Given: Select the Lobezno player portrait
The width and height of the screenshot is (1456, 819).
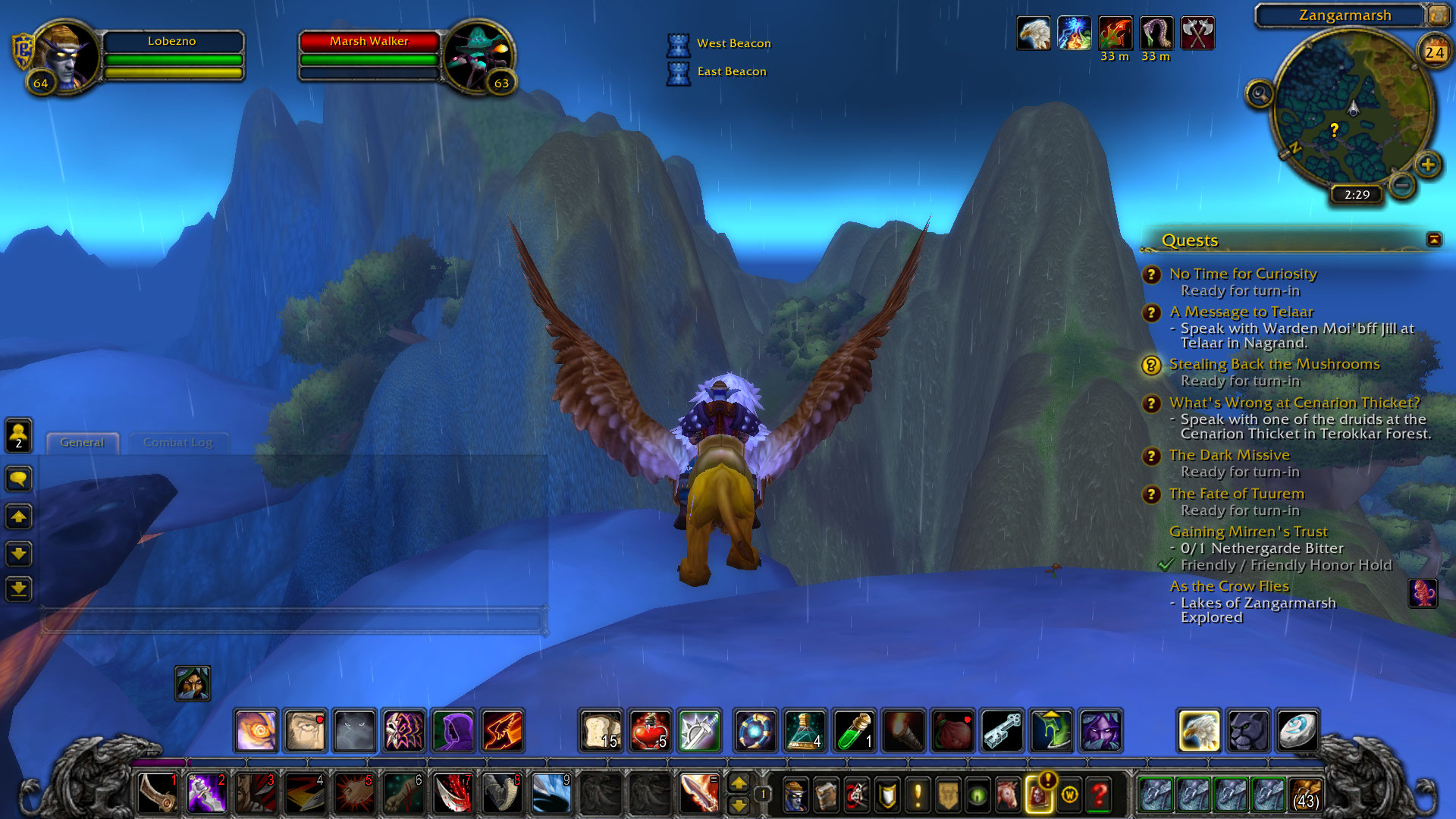Looking at the screenshot, I should pos(66,56).
